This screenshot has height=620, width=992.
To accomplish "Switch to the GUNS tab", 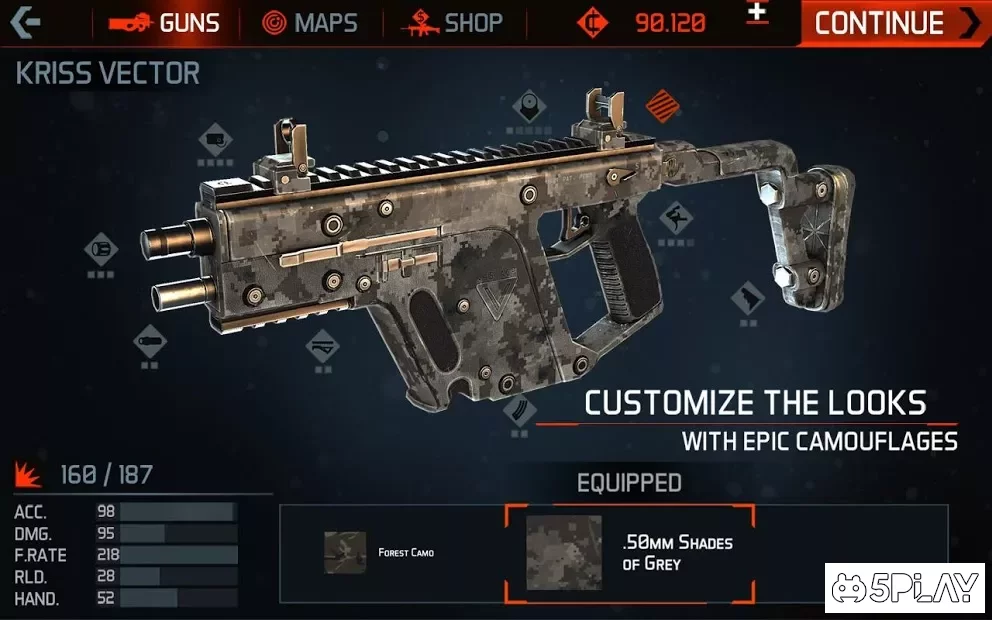I will point(164,23).
